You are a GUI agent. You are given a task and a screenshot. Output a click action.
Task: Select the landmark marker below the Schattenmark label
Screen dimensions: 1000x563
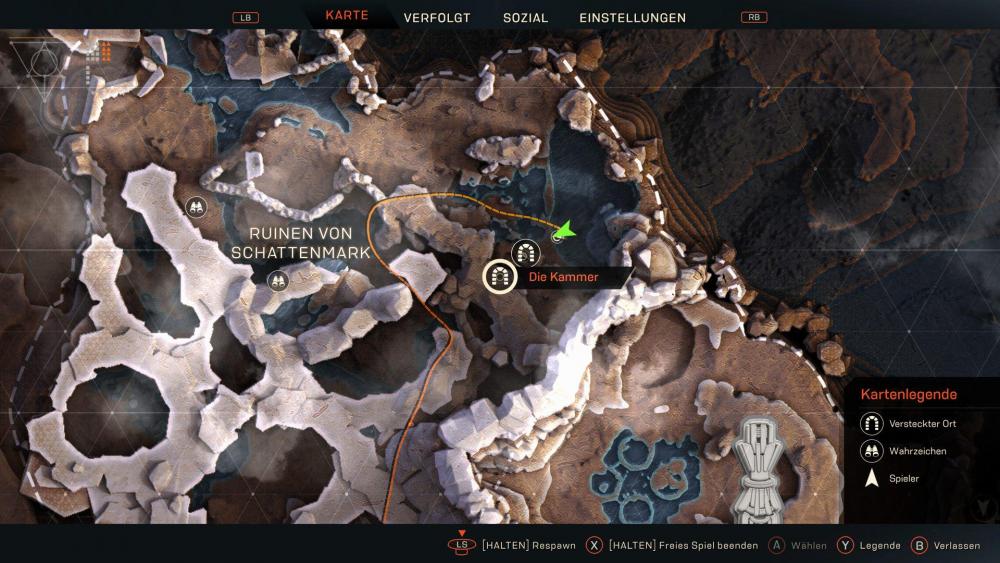(x=277, y=281)
